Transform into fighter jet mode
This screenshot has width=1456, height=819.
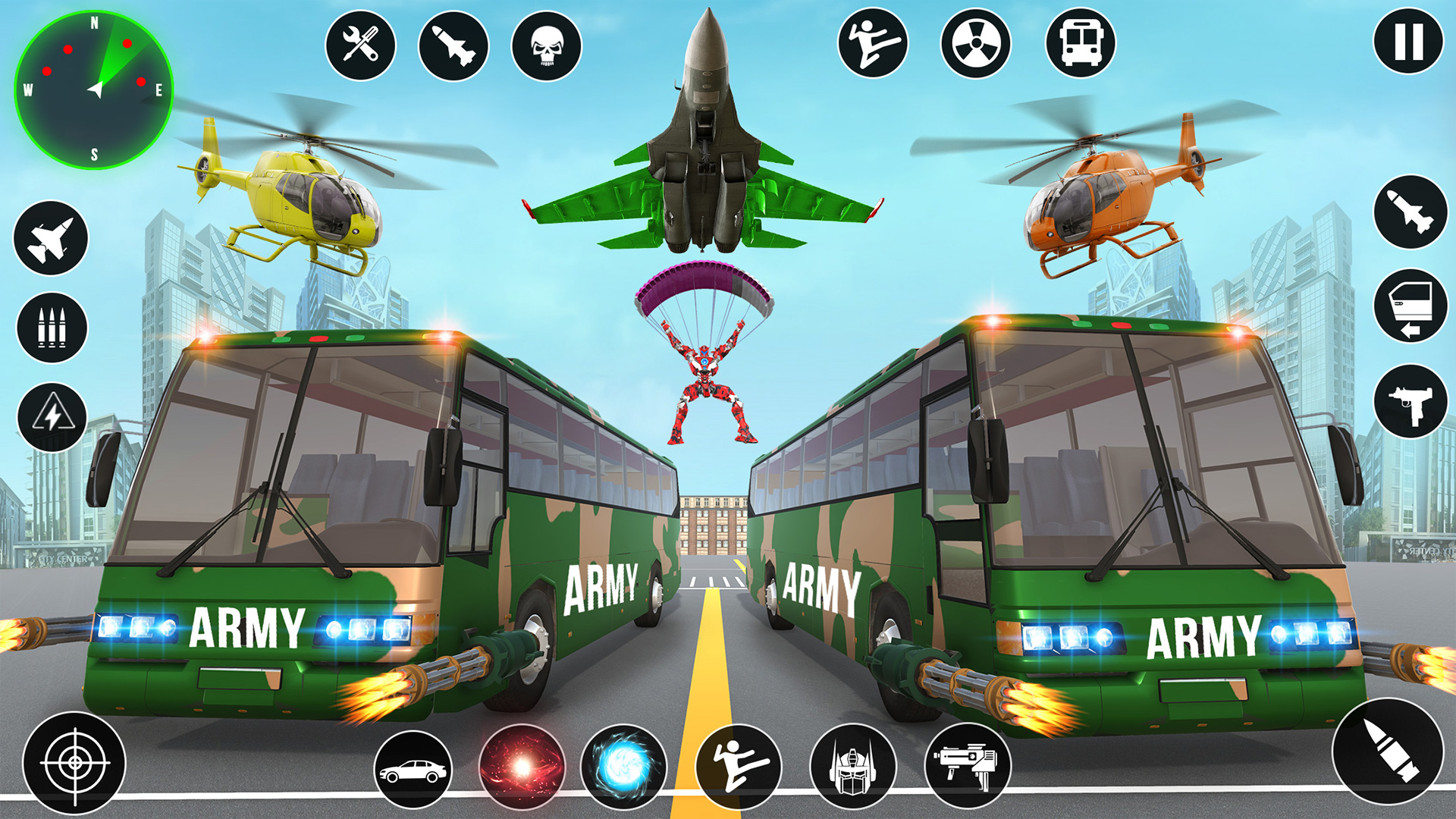[51, 238]
